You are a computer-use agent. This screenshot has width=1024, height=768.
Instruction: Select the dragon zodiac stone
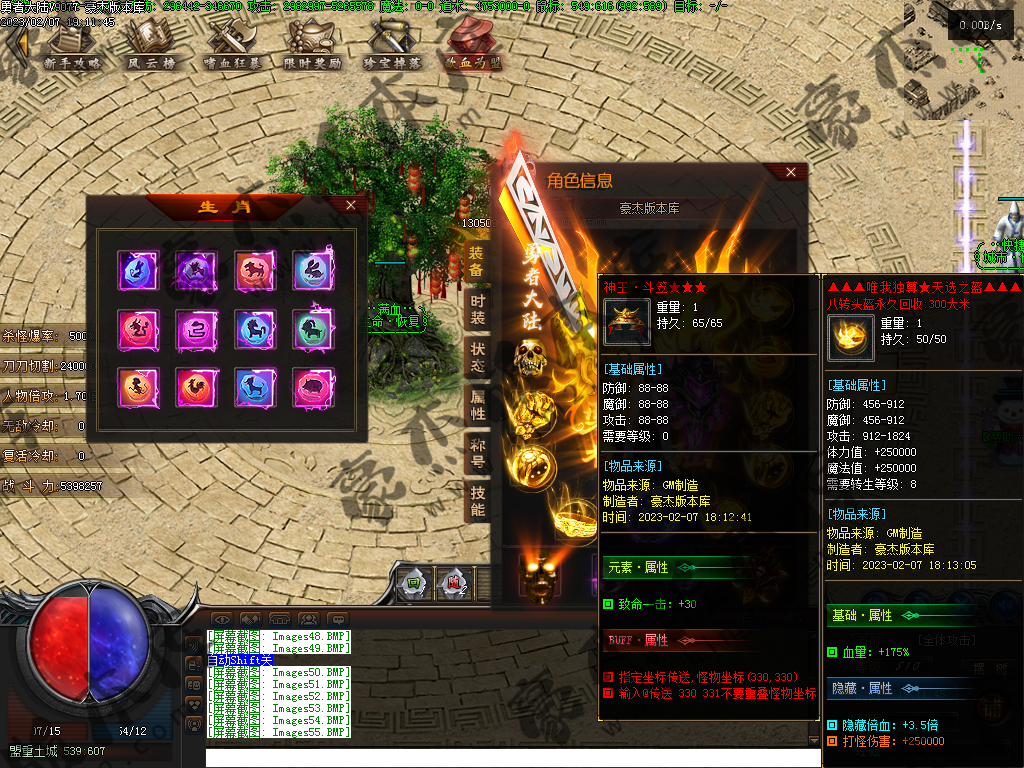pos(137,329)
